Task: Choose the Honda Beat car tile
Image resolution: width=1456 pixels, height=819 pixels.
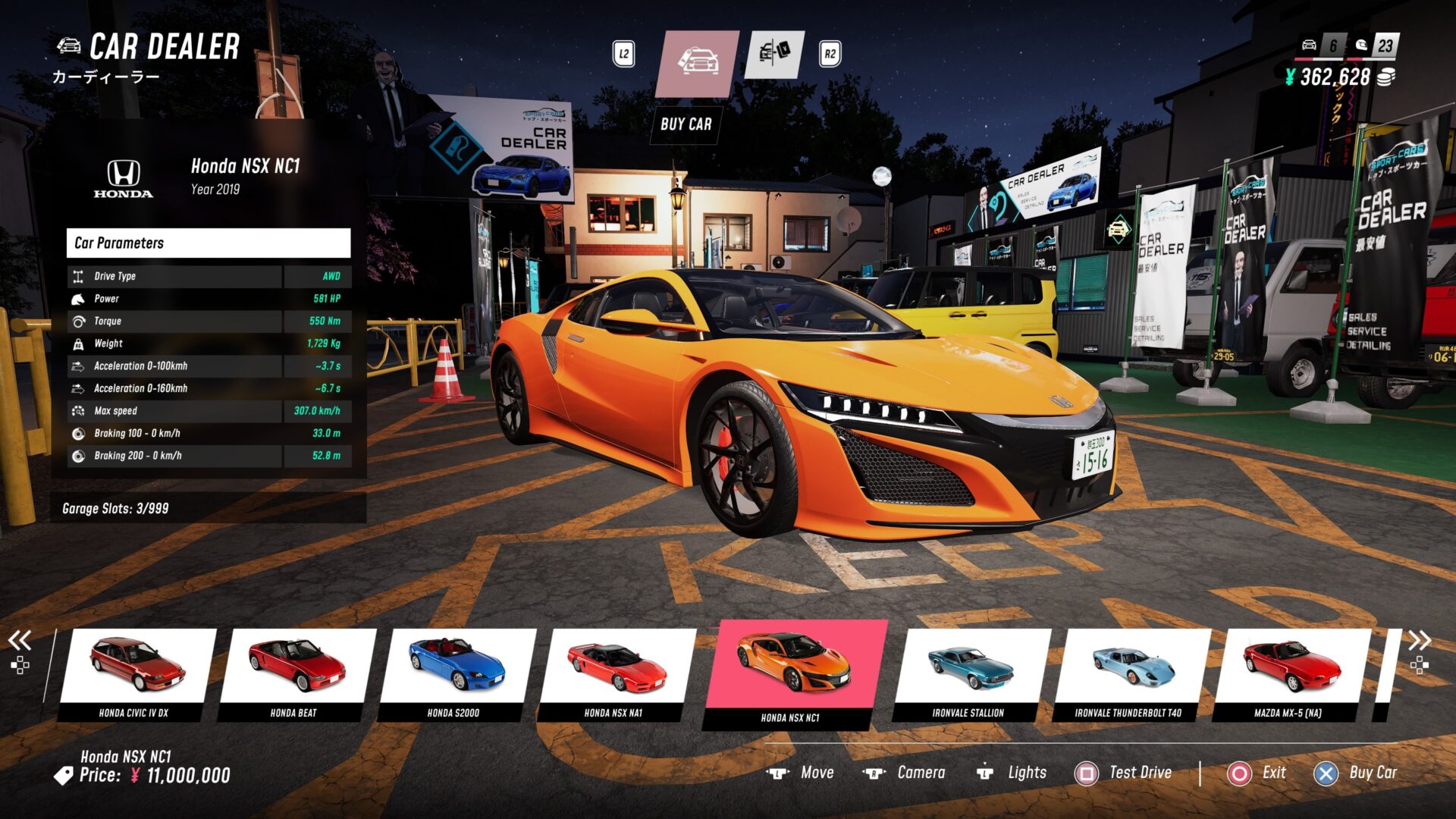Action: pos(296,671)
